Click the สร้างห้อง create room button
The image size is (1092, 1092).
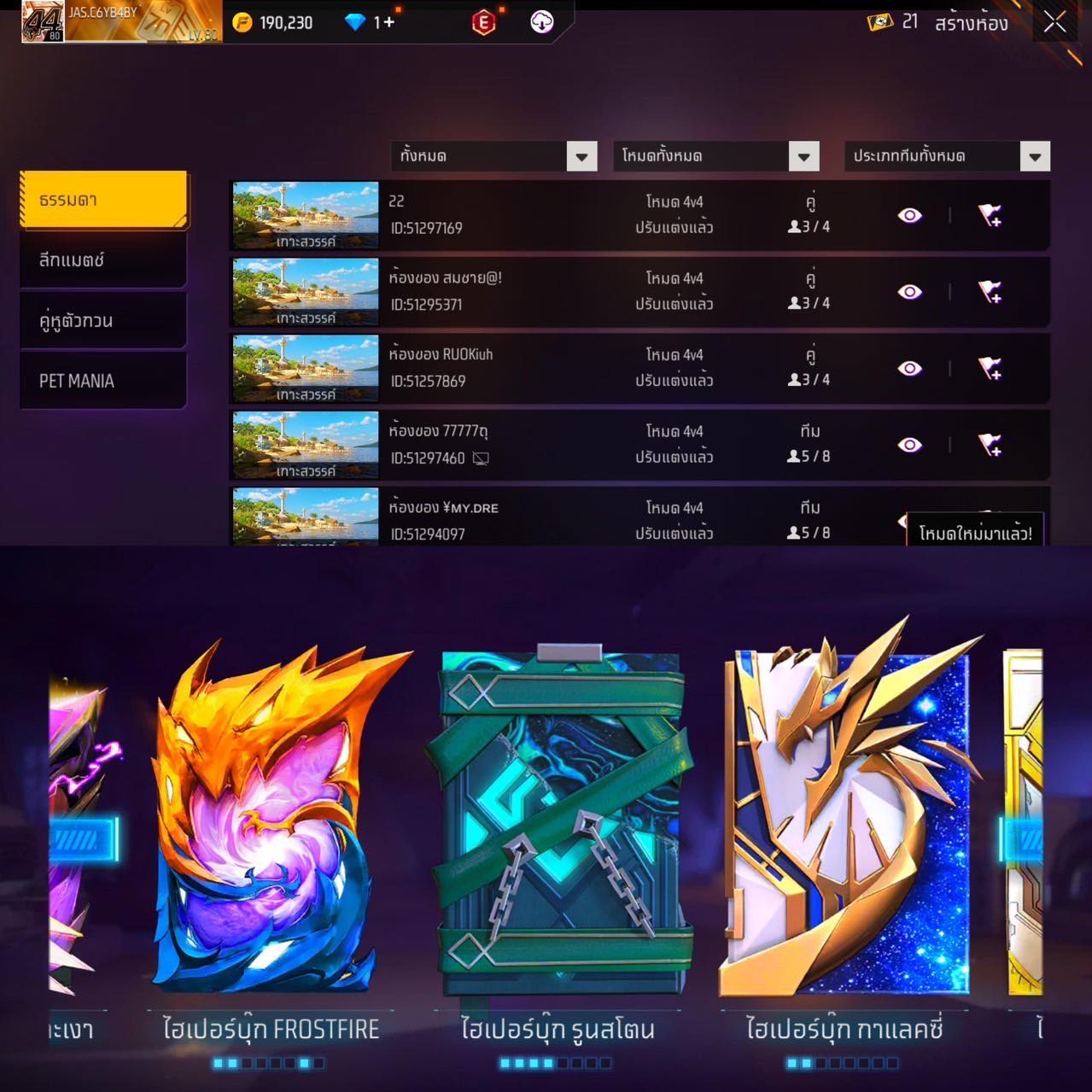click(971, 23)
